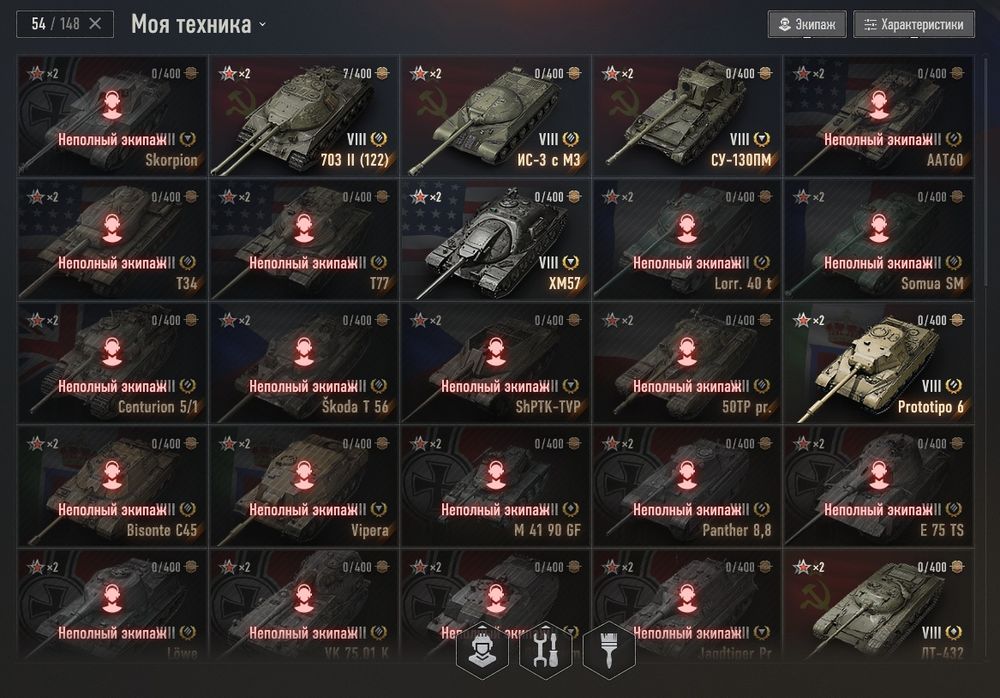Clear the 54 / 148 filter counter

95,24
